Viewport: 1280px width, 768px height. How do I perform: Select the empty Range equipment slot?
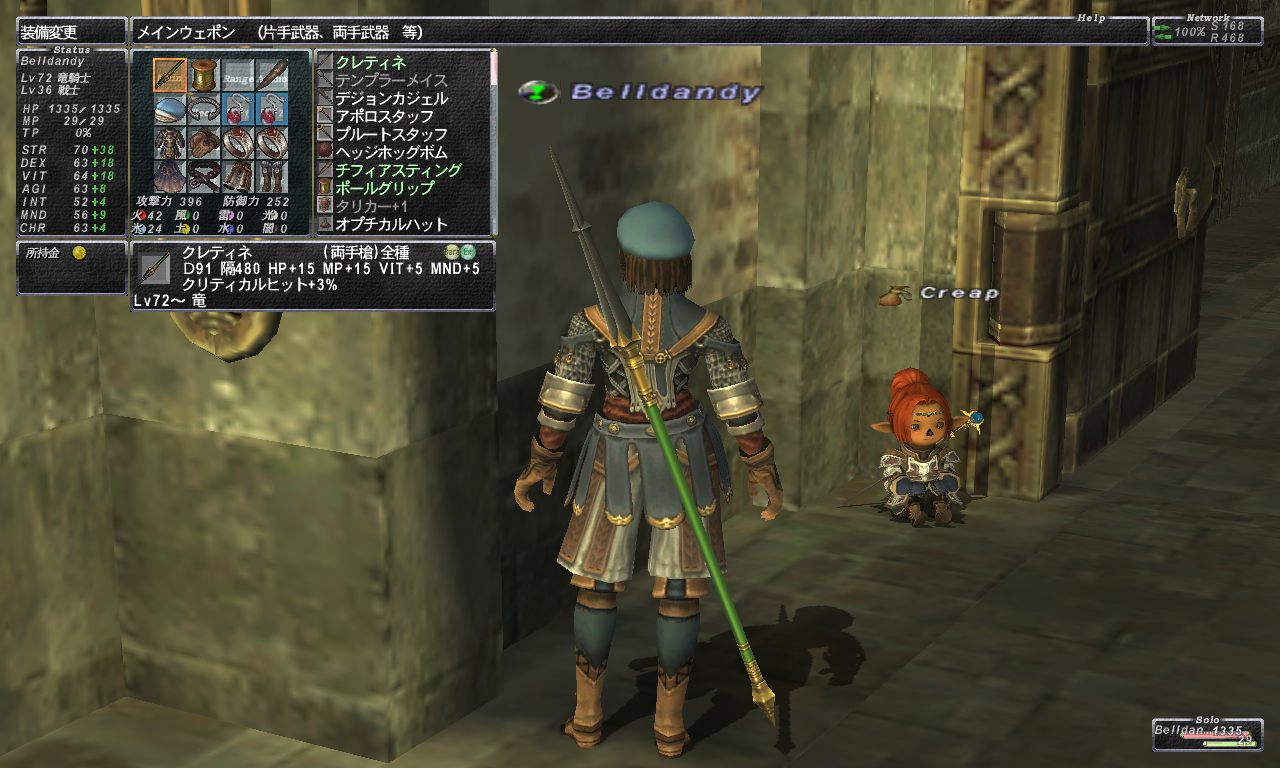pos(238,74)
